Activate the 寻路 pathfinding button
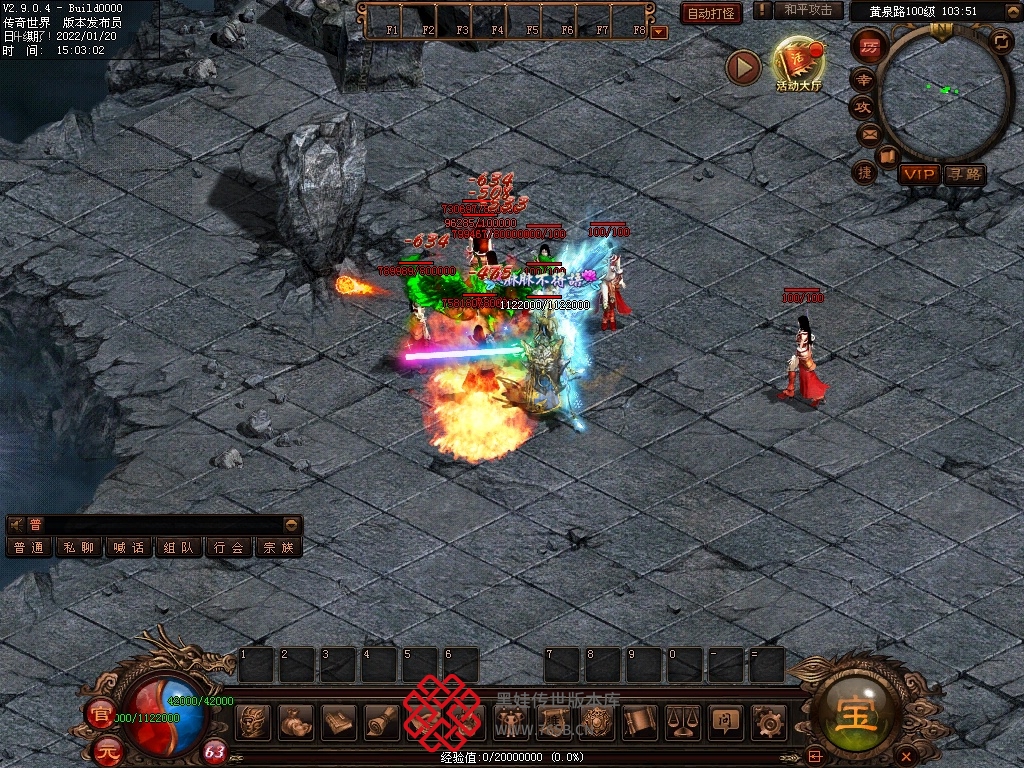This screenshot has width=1024, height=768. 964,174
